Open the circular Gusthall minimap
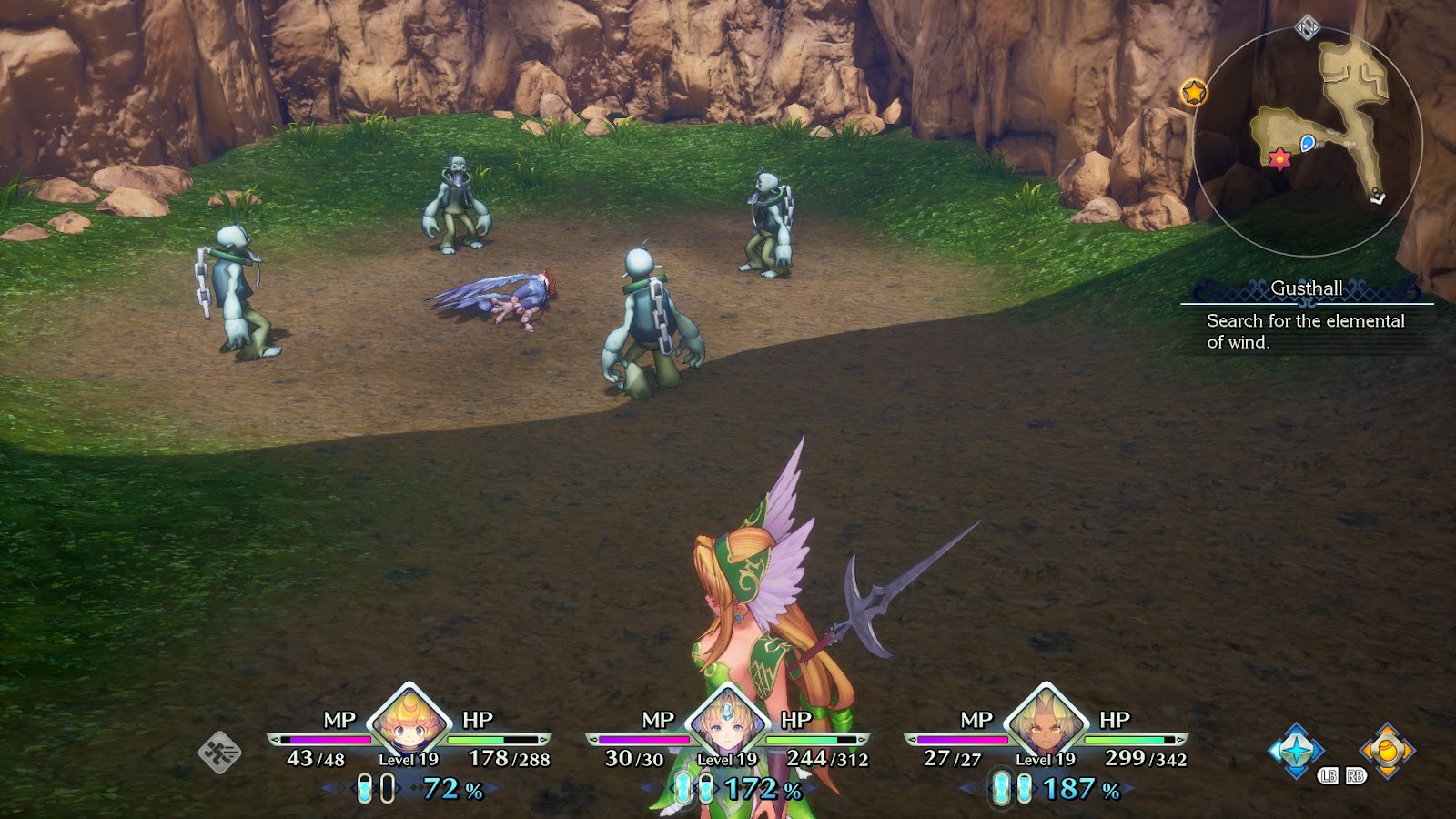Viewport: 1456px width, 819px height. pyautogui.click(x=1307, y=141)
